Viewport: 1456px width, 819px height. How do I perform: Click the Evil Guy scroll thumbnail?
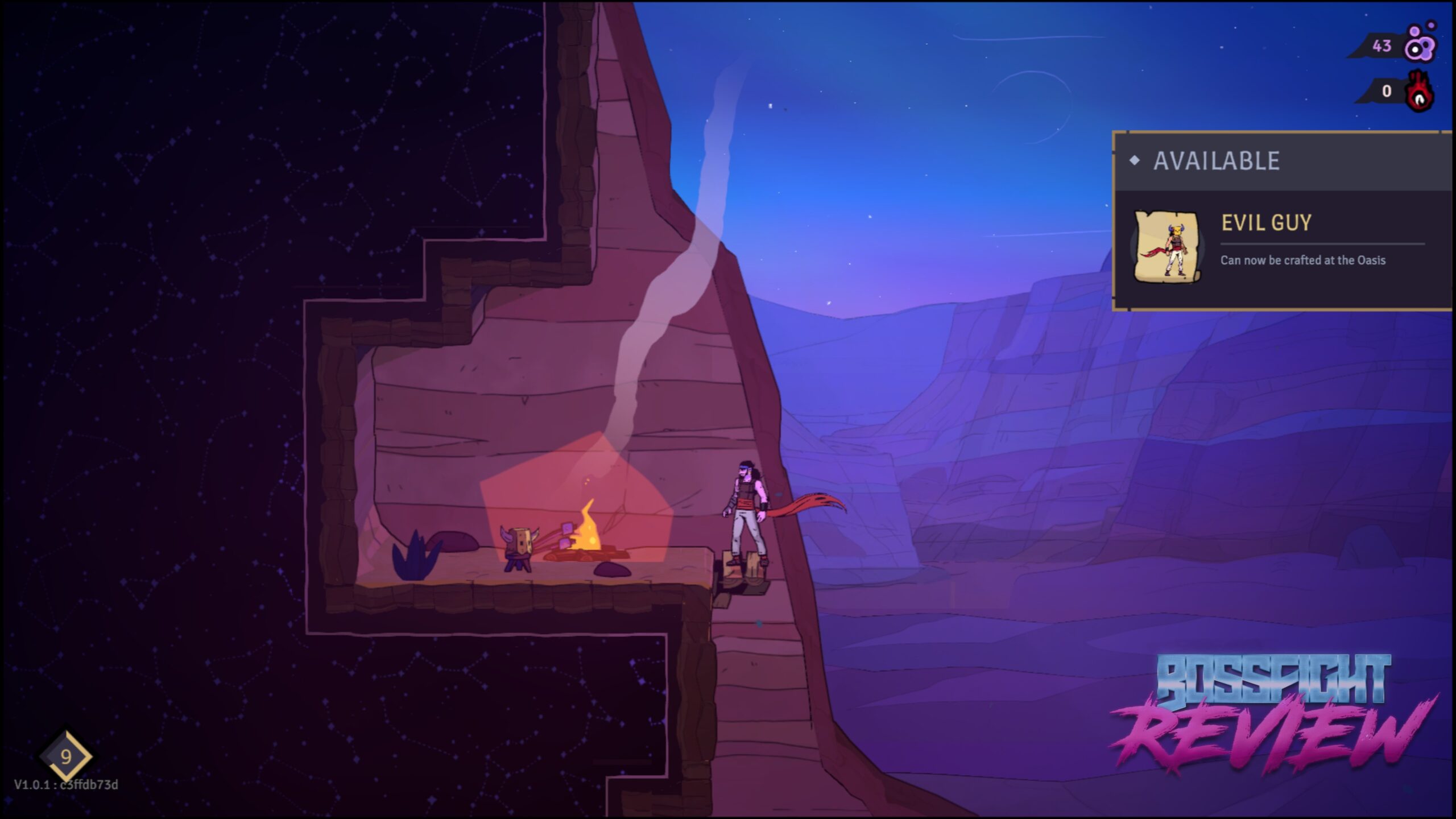coord(1168,246)
